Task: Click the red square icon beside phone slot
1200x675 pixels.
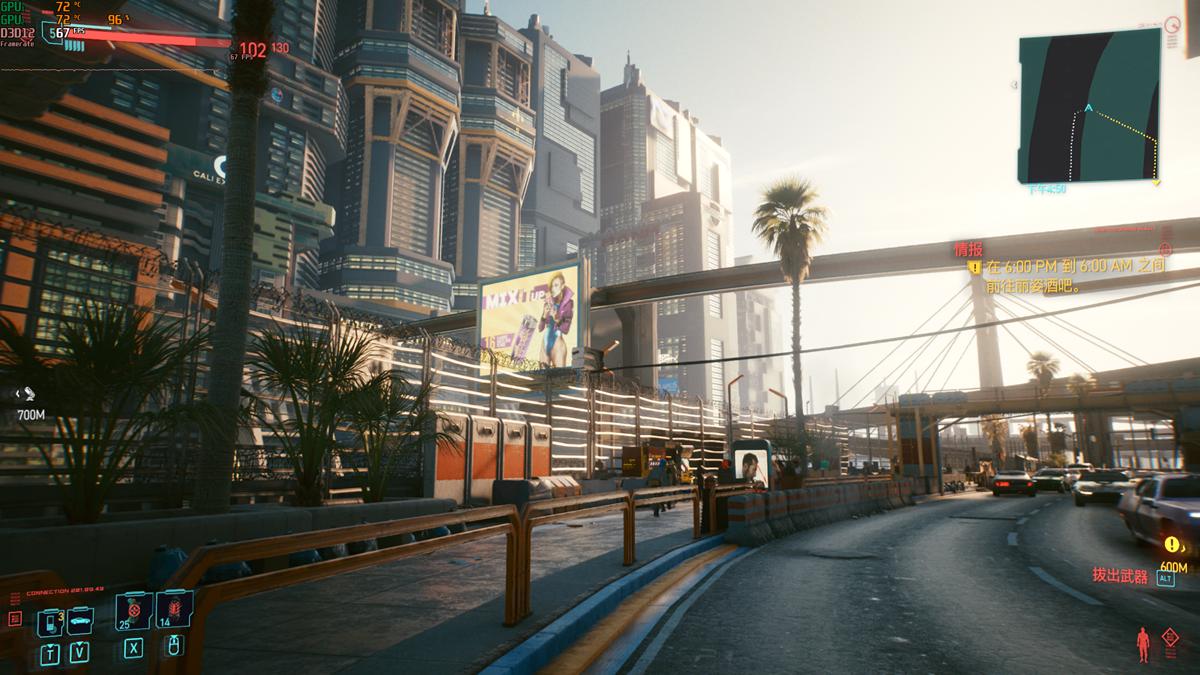Action: [x=15, y=619]
